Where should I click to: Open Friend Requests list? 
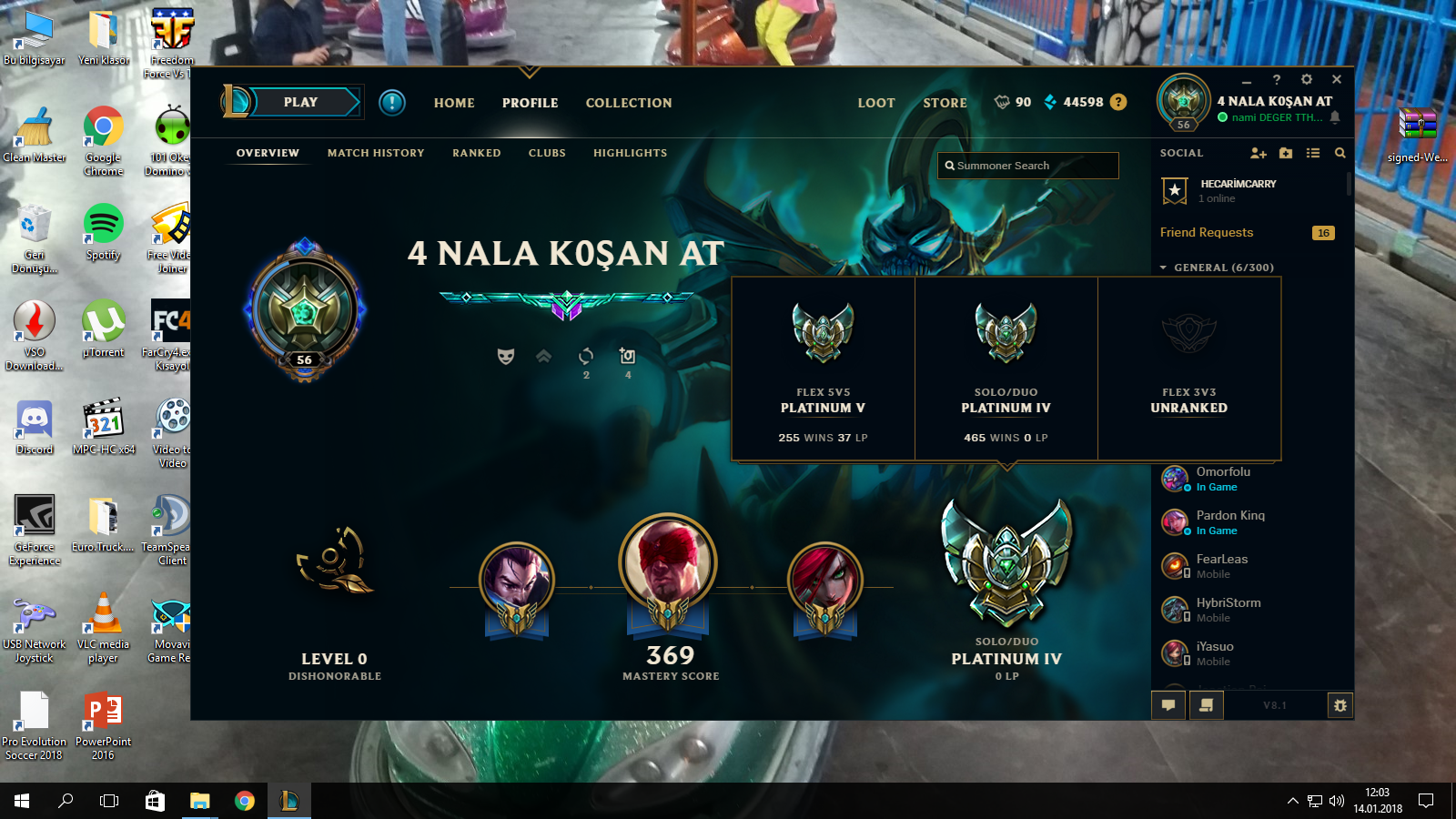point(1207,233)
